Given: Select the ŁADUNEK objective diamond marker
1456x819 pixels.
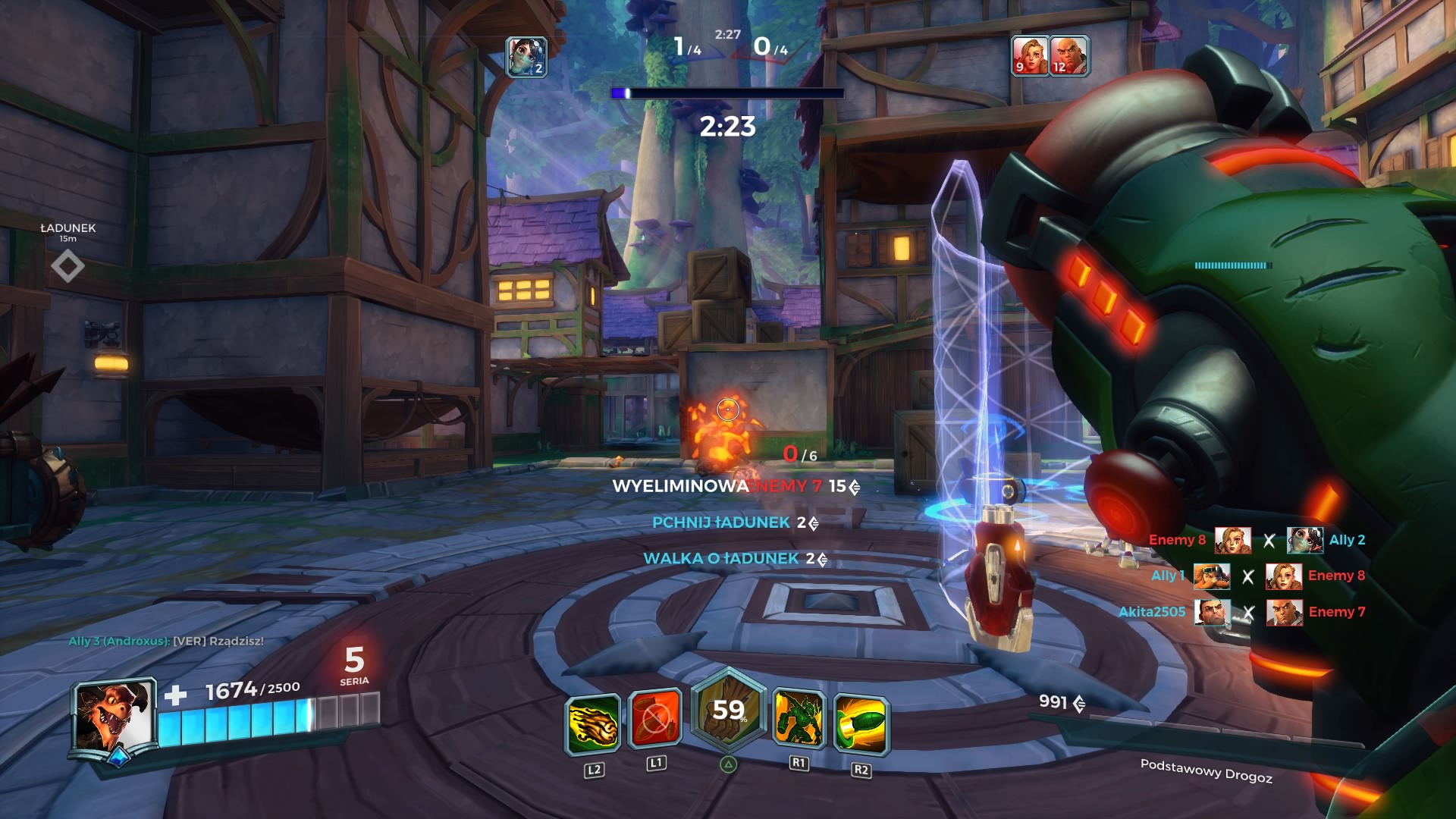Looking at the screenshot, I should [67, 267].
